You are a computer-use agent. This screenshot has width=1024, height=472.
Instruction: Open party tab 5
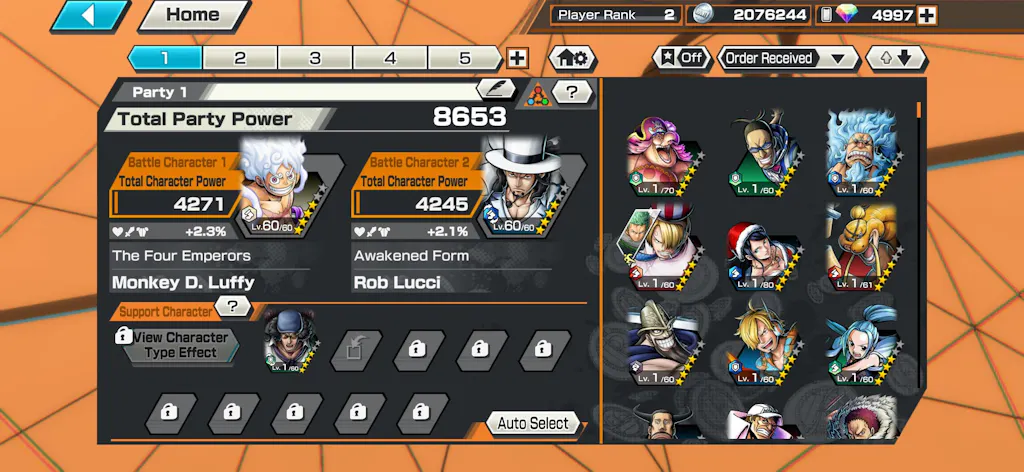[x=465, y=58]
